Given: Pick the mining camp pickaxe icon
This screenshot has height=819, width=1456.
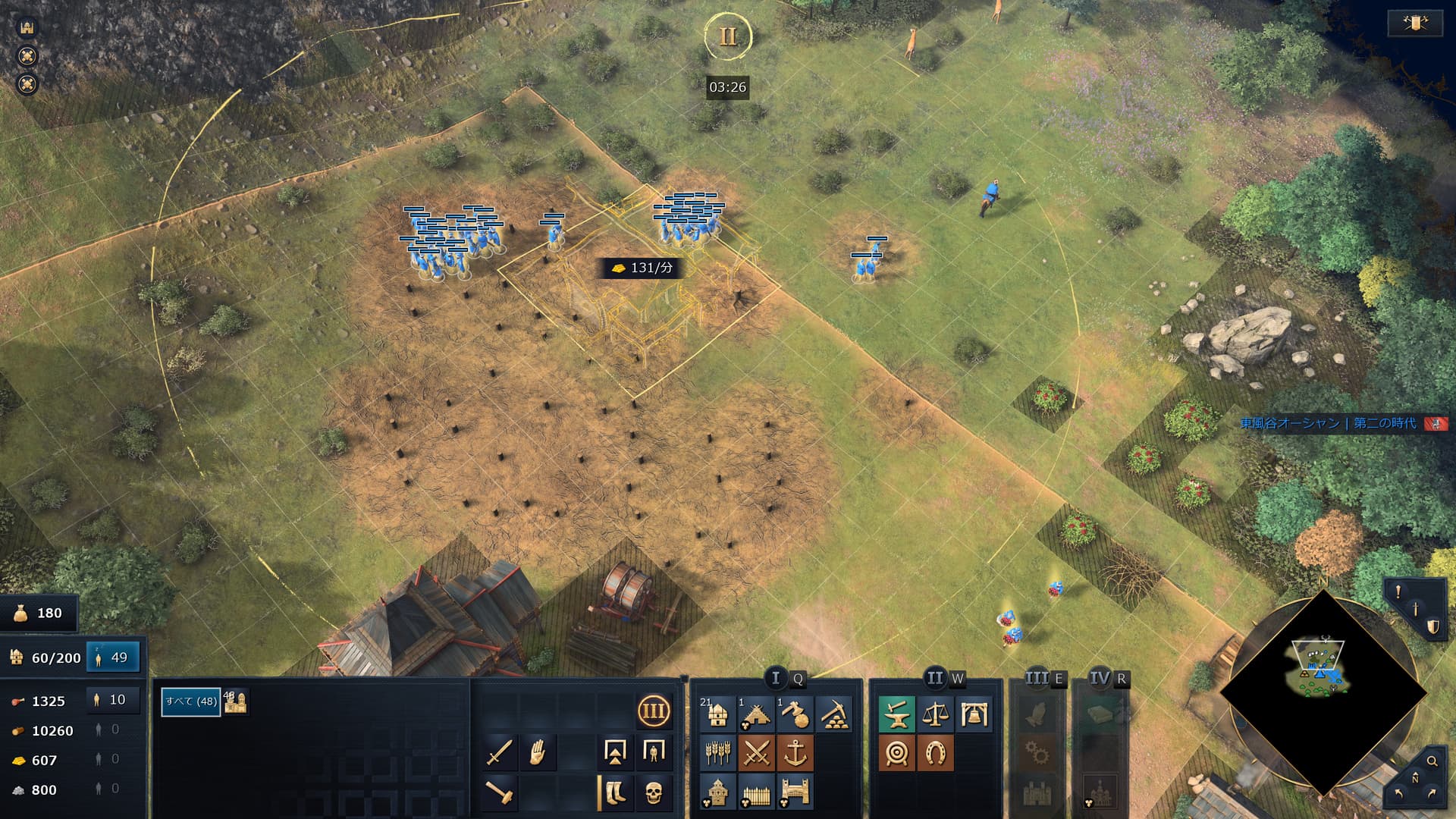Looking at the screenshot, I should pos(833,714).
